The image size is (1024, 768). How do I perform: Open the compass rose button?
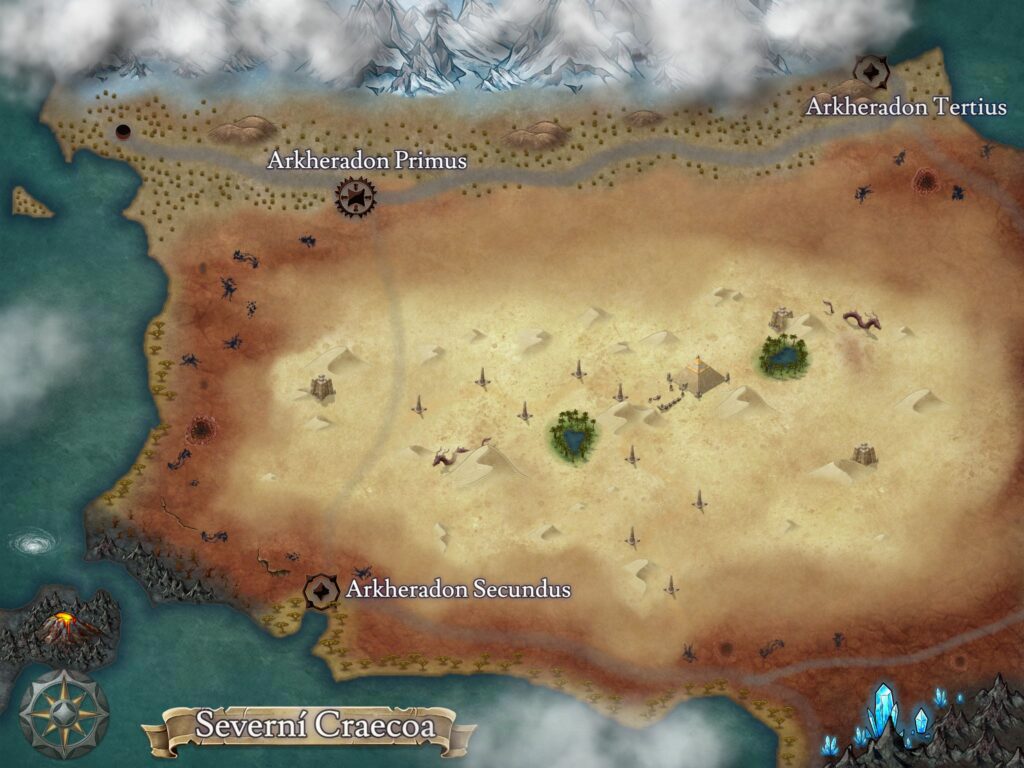click(x=64, y=714)
